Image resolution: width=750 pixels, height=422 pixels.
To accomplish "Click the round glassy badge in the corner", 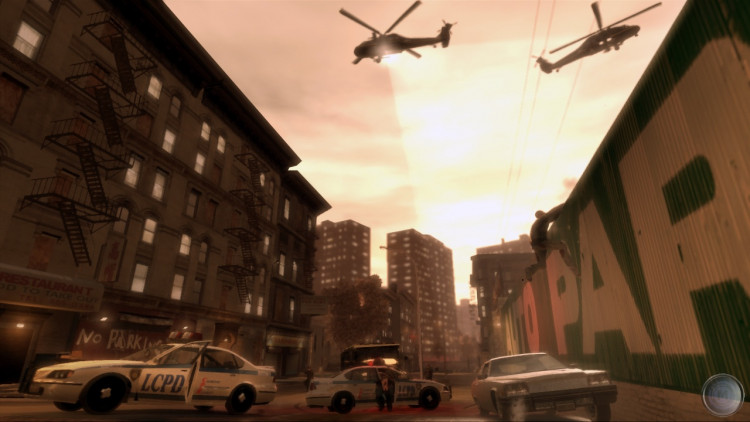I will tap(722, 394).
